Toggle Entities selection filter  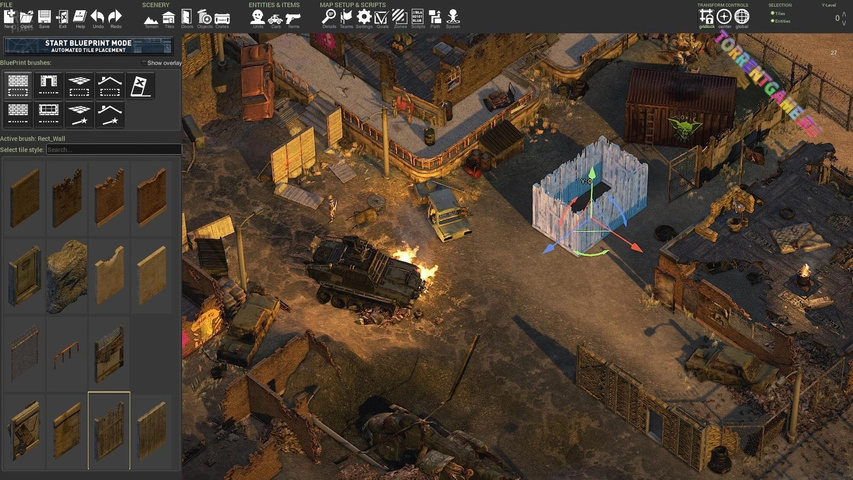773,20
